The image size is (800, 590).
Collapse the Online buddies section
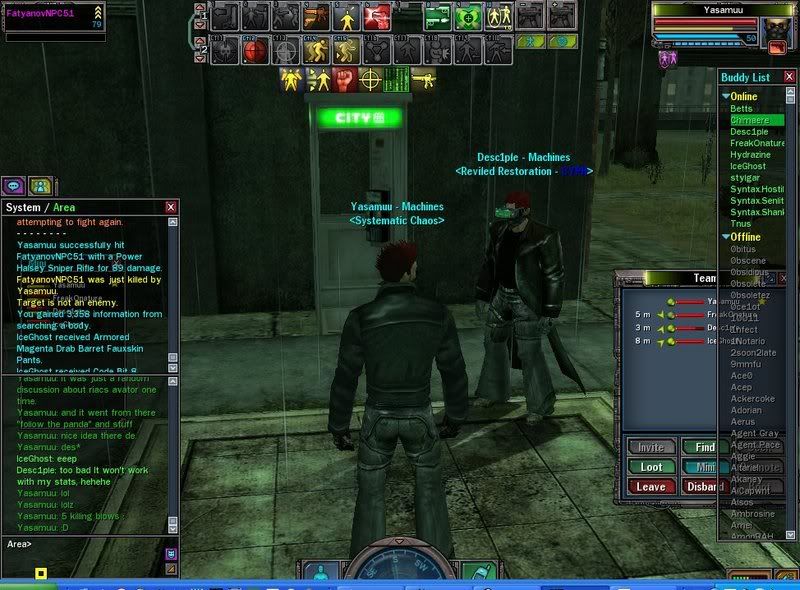[726, 96]
